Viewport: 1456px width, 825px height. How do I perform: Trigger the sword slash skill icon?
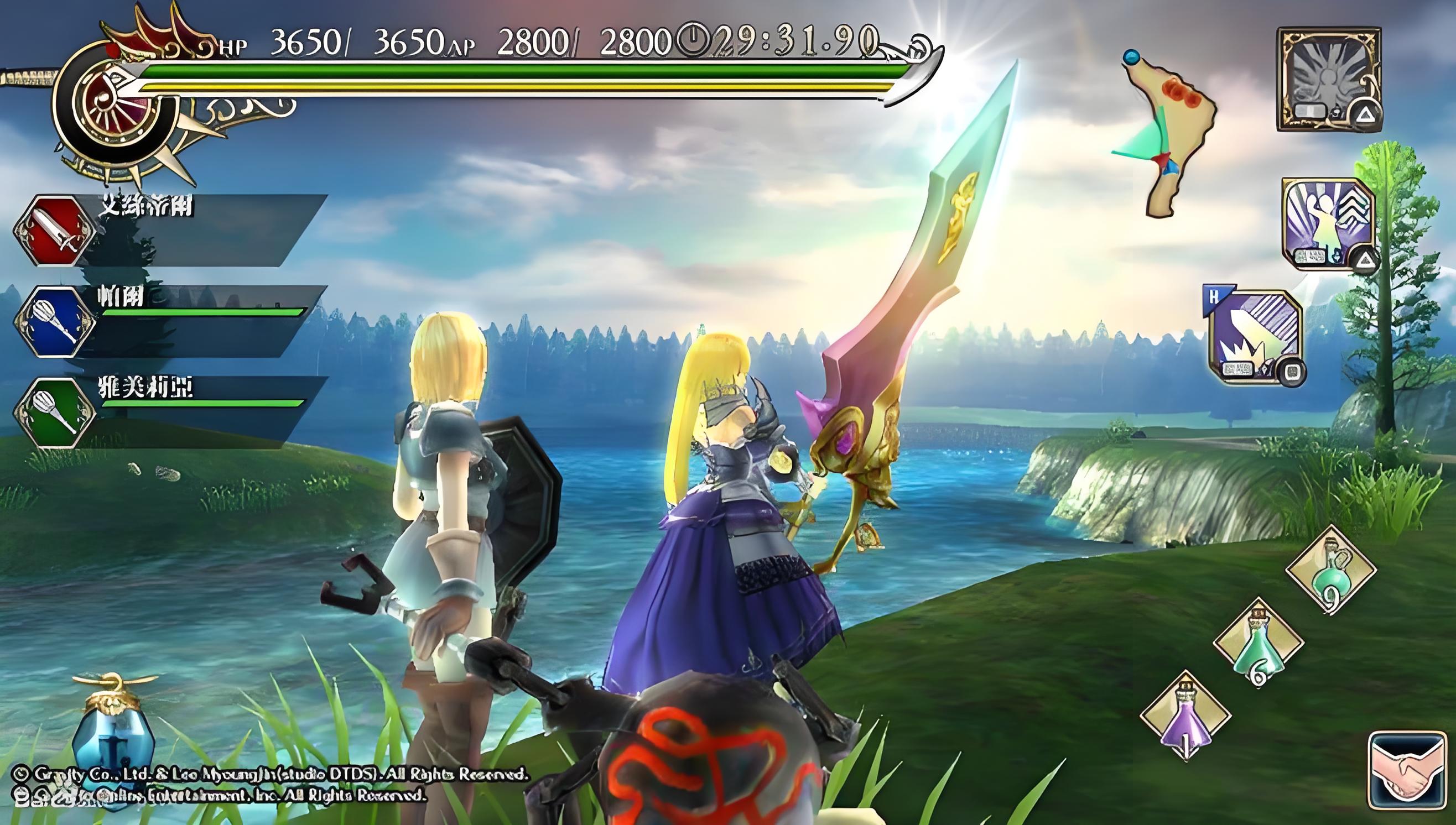click(1255, 337)
